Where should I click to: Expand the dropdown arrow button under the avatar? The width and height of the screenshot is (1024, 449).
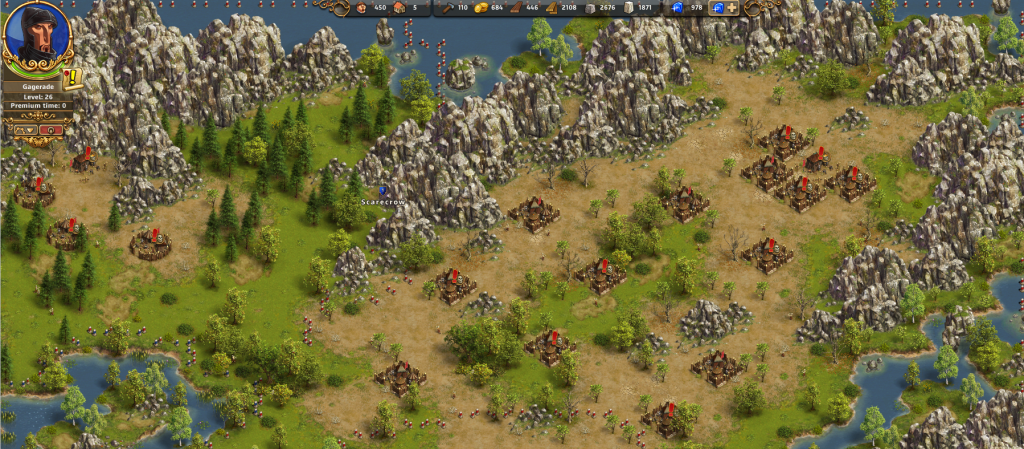25,129
